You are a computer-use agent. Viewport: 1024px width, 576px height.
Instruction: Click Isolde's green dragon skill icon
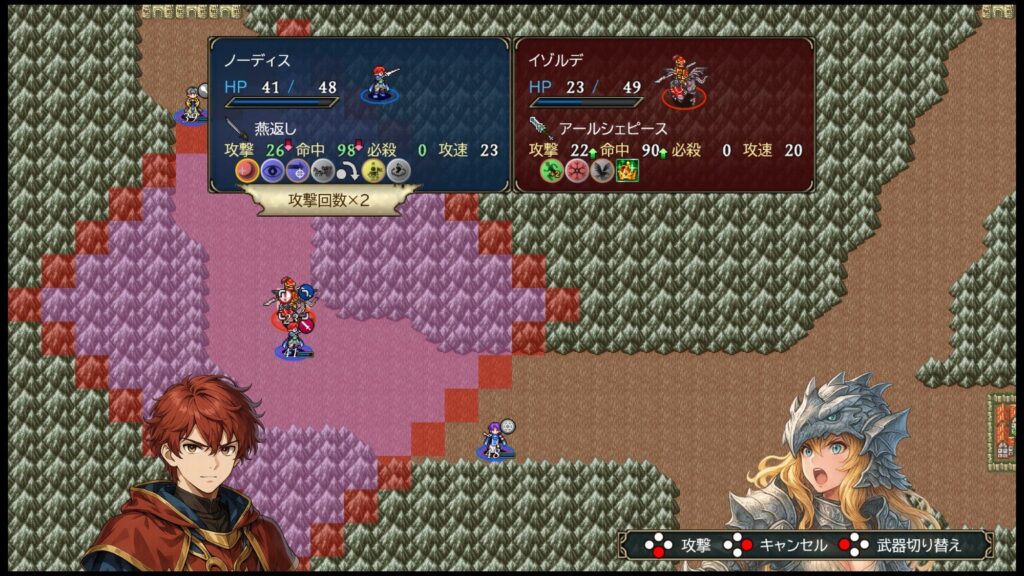[551, 171]
